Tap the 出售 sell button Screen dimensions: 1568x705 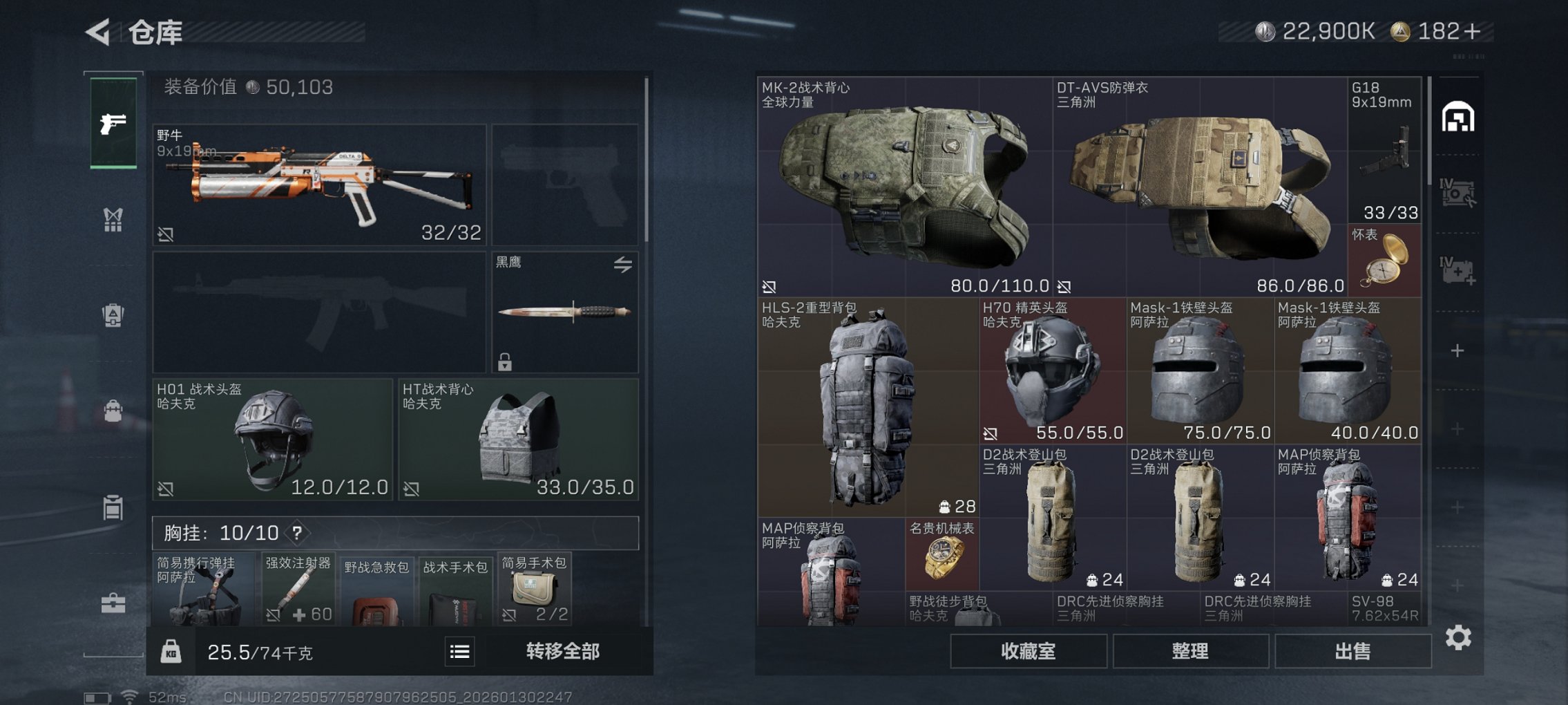(x=1353, y=650)
